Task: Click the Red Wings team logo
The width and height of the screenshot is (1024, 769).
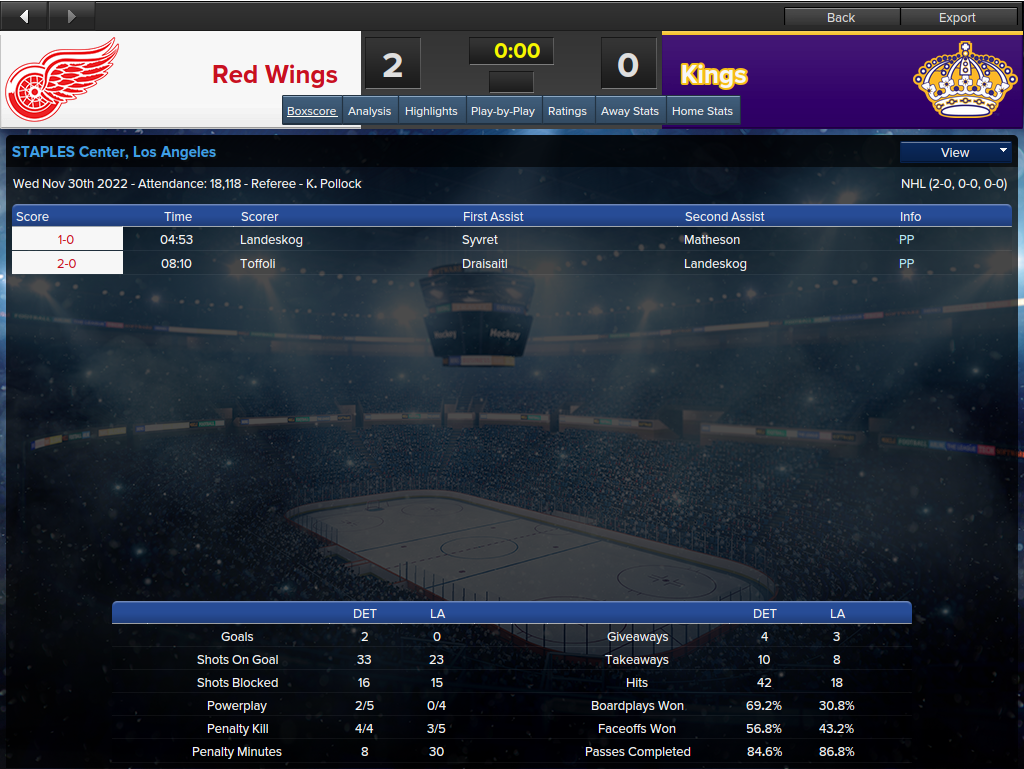Action: [62, 78]
